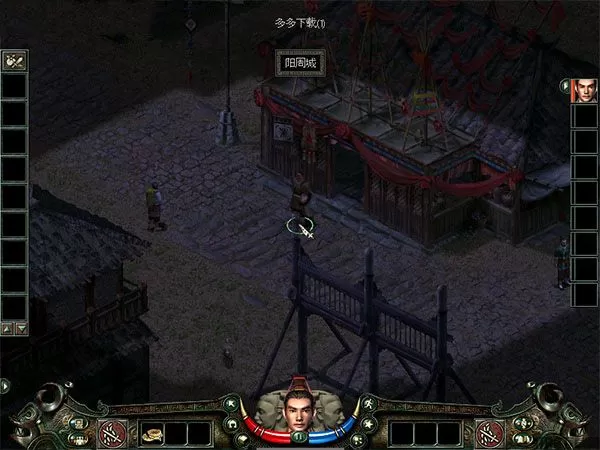Activate the left red crossed-weapons skill button
The height and width of the screenshot is (450, 600).
[x=110, y=434]
